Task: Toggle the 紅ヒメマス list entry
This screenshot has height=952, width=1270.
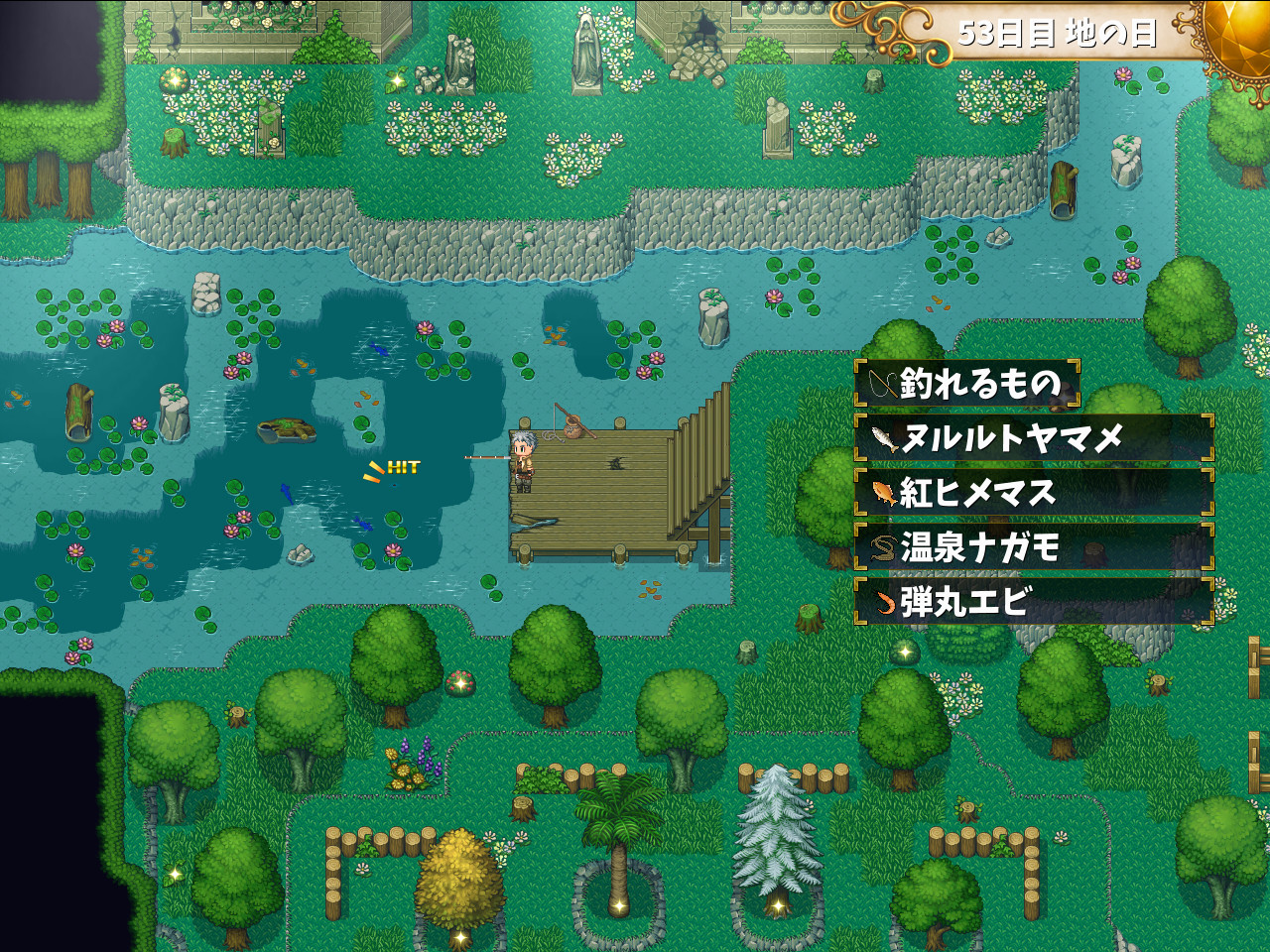Action: click(1036, 492)
